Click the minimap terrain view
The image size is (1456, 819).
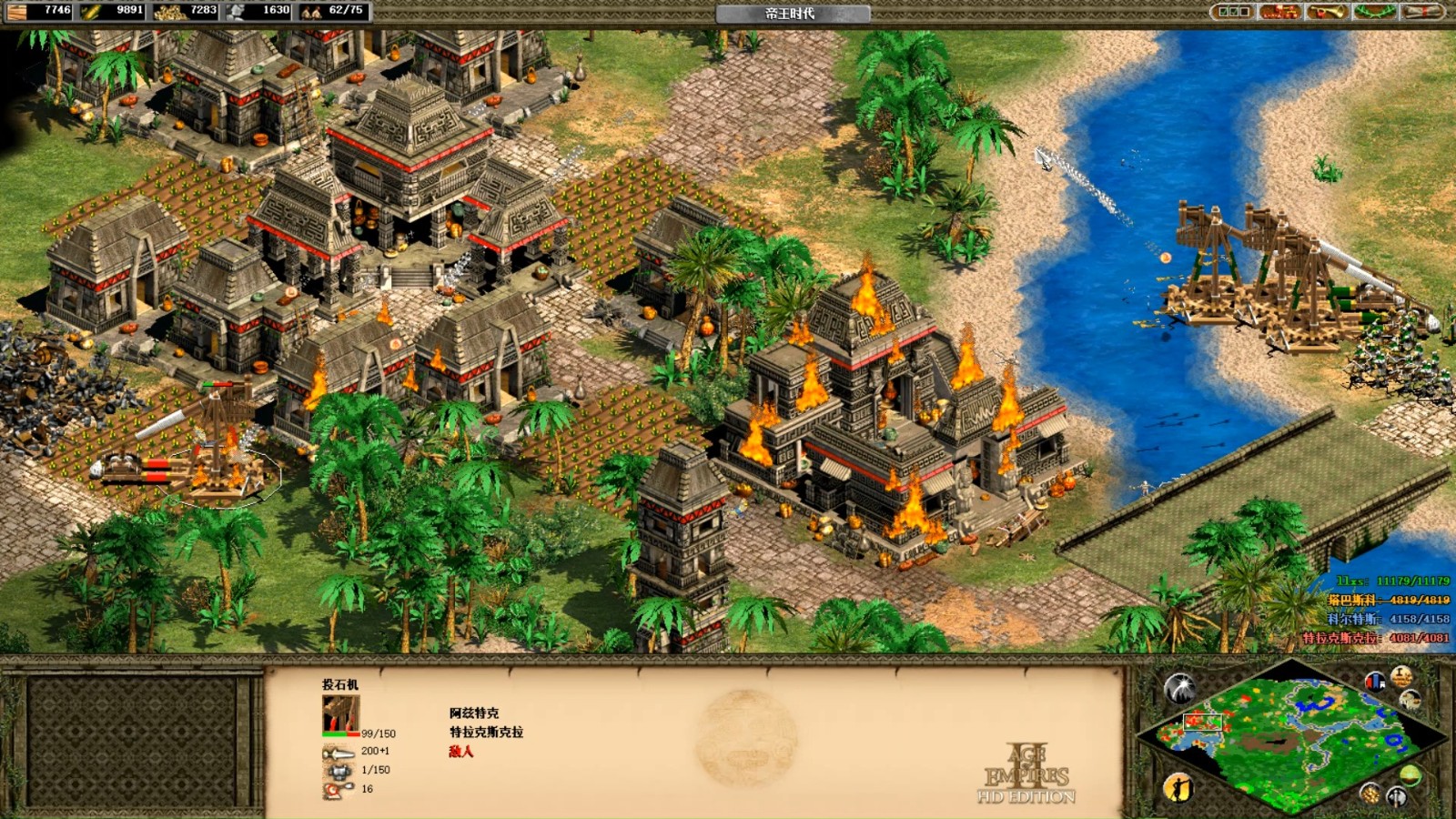tap(1292, 737)
